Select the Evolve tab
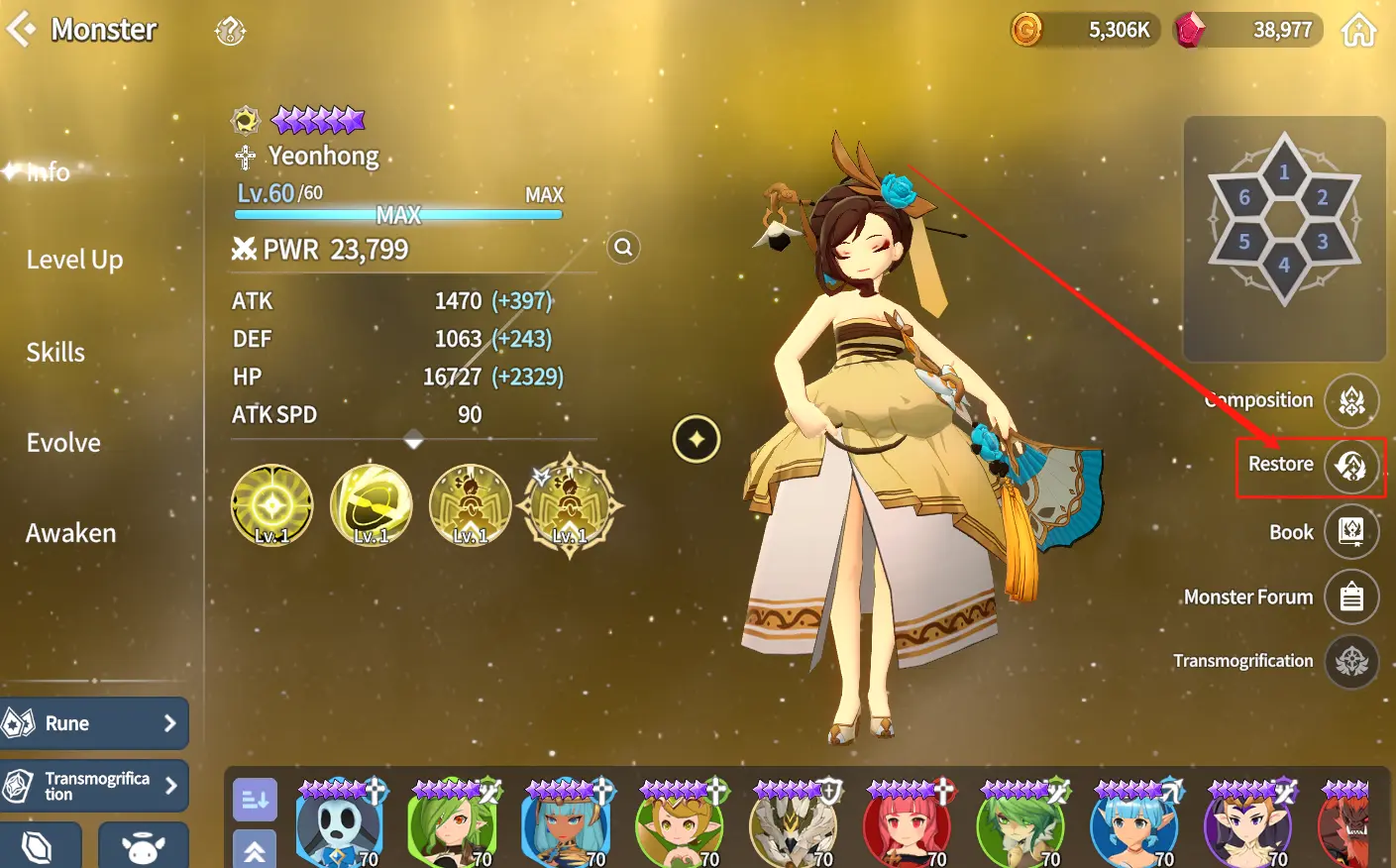The image size is (1396, 868). pos(63,443)
